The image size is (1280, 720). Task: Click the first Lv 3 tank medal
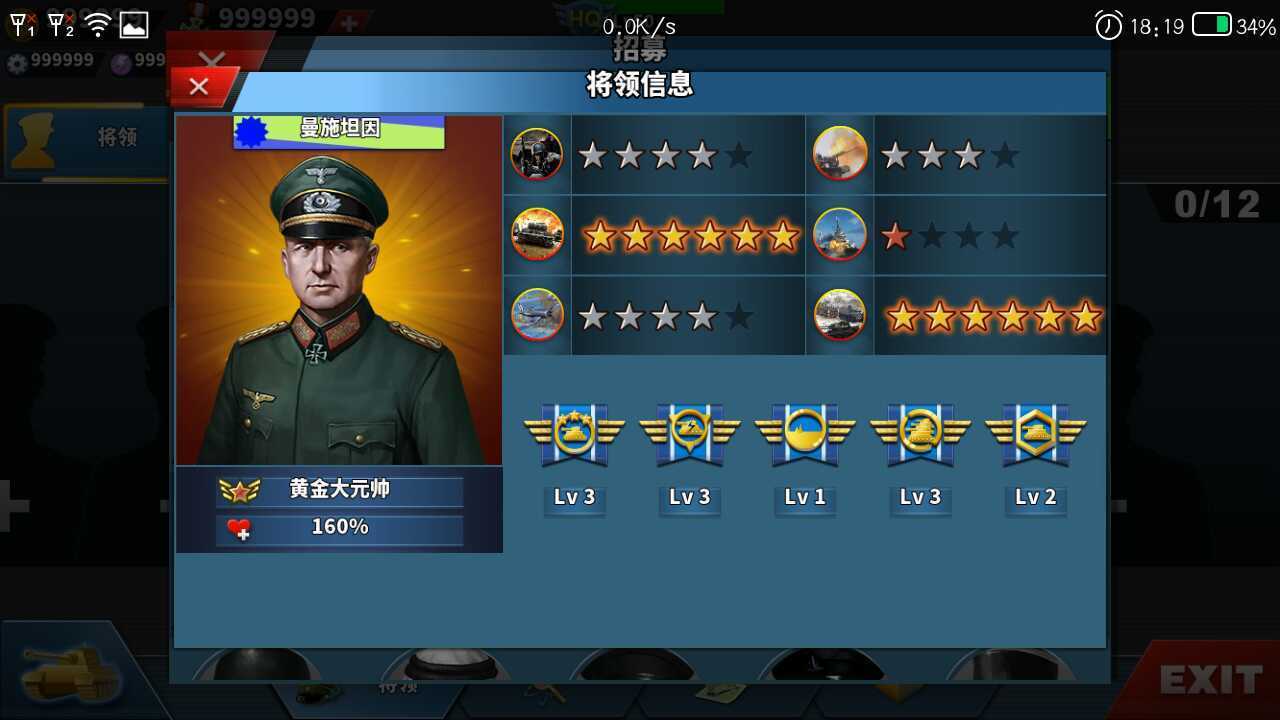click(x=575, y=432)
